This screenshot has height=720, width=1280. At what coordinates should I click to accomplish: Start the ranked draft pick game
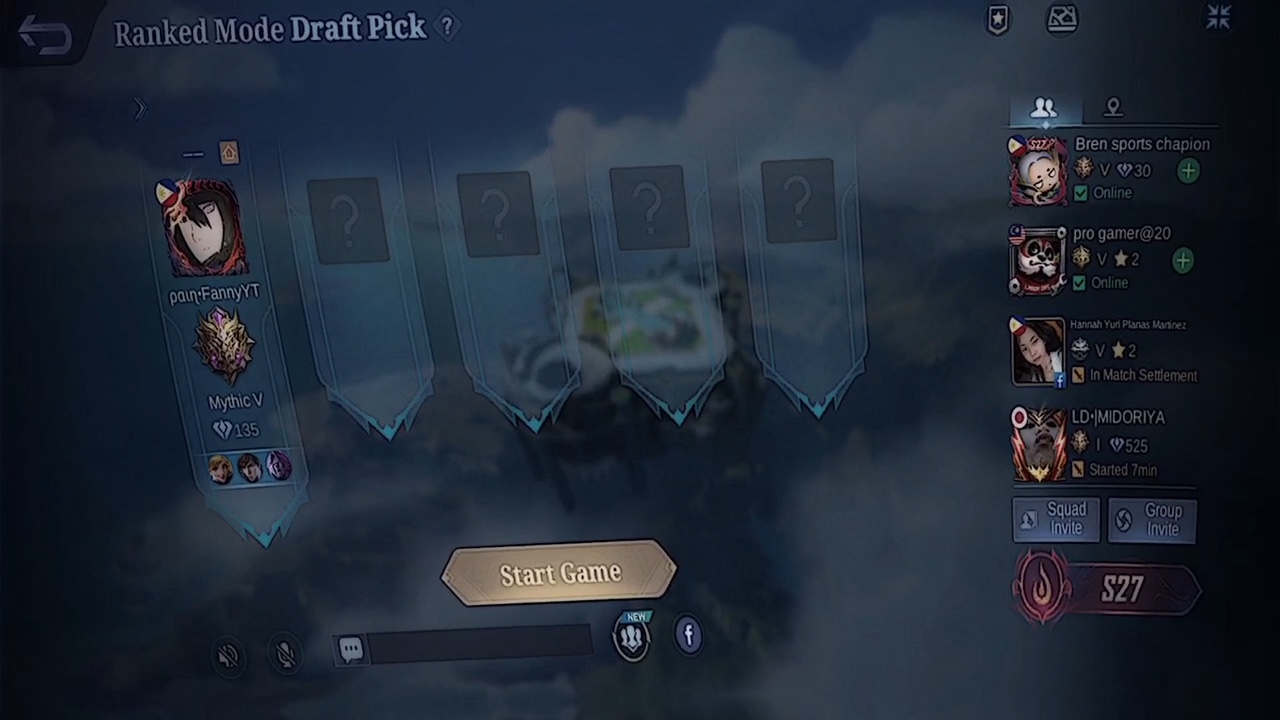pos(559,573)
